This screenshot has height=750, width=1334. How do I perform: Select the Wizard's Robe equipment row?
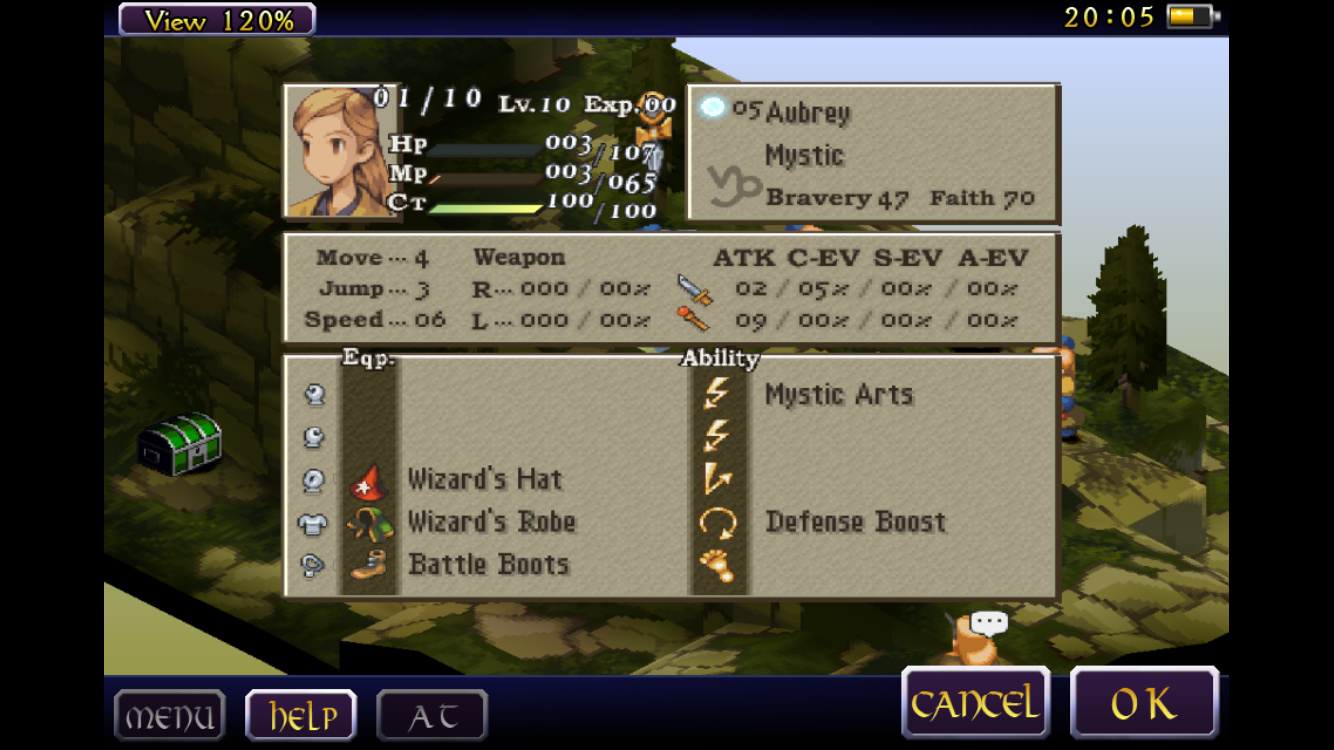click(x=491, y=522)
